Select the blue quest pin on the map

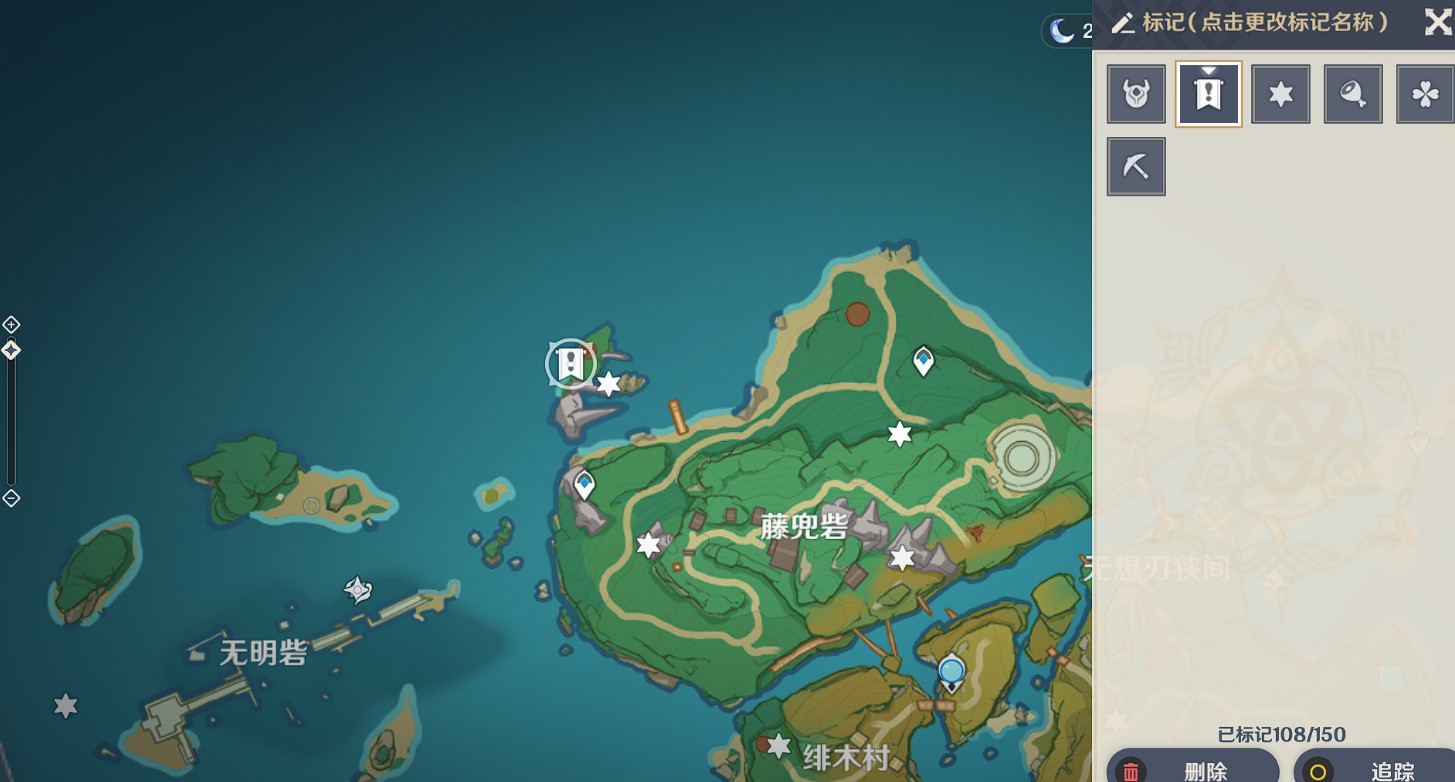tap(951, 671)
